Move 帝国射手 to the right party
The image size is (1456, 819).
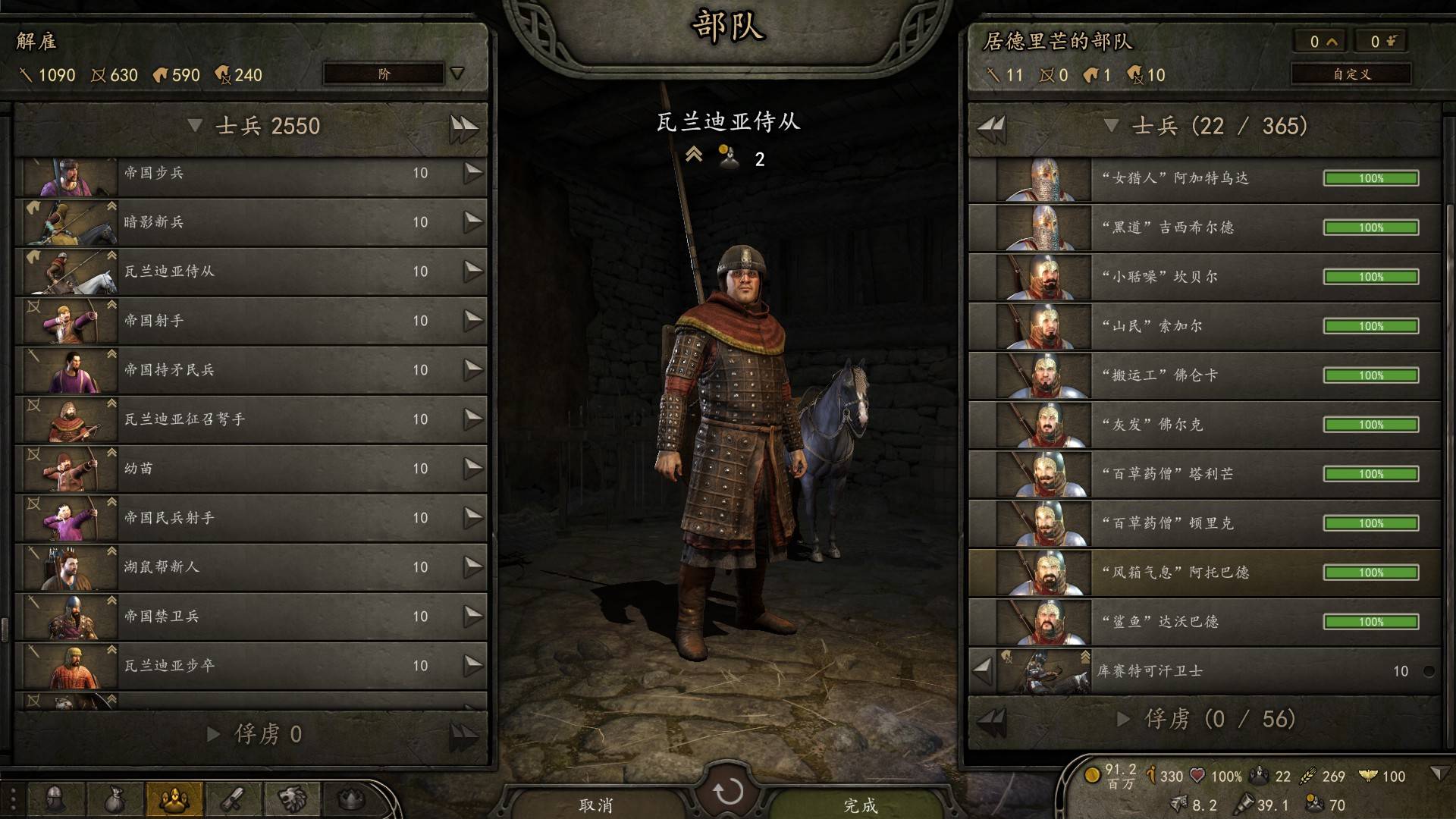[473, 321]
